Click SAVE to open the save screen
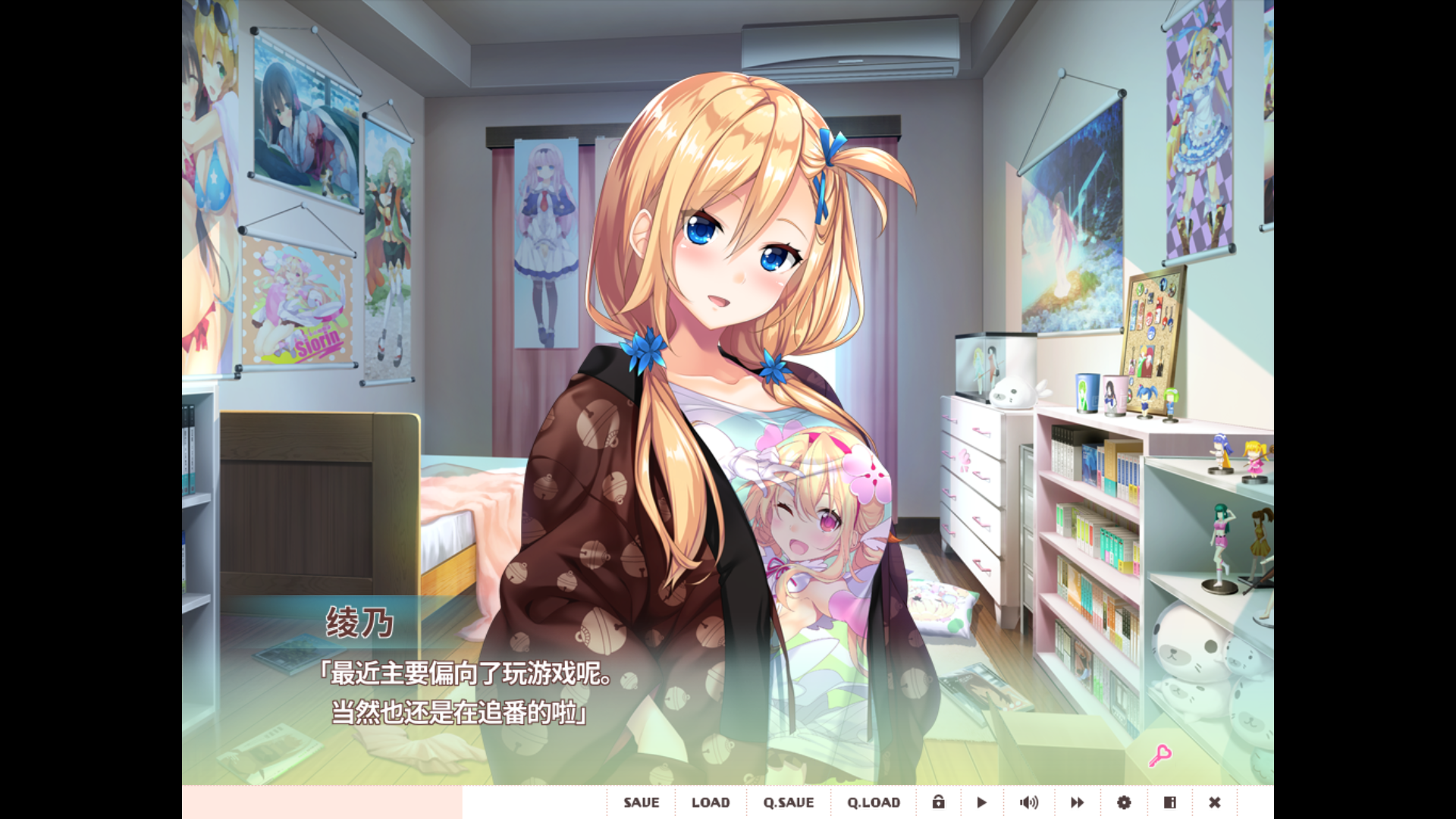The height and width of the screenshot is (819, 1456). [641, 802]
